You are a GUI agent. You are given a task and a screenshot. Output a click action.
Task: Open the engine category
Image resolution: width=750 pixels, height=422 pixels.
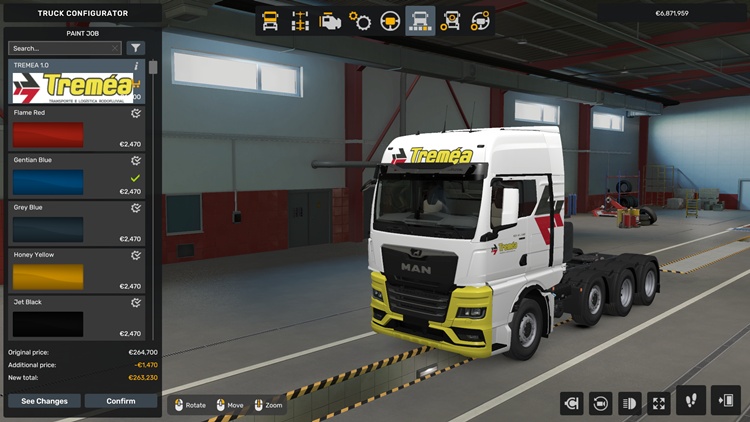(330, 20)
